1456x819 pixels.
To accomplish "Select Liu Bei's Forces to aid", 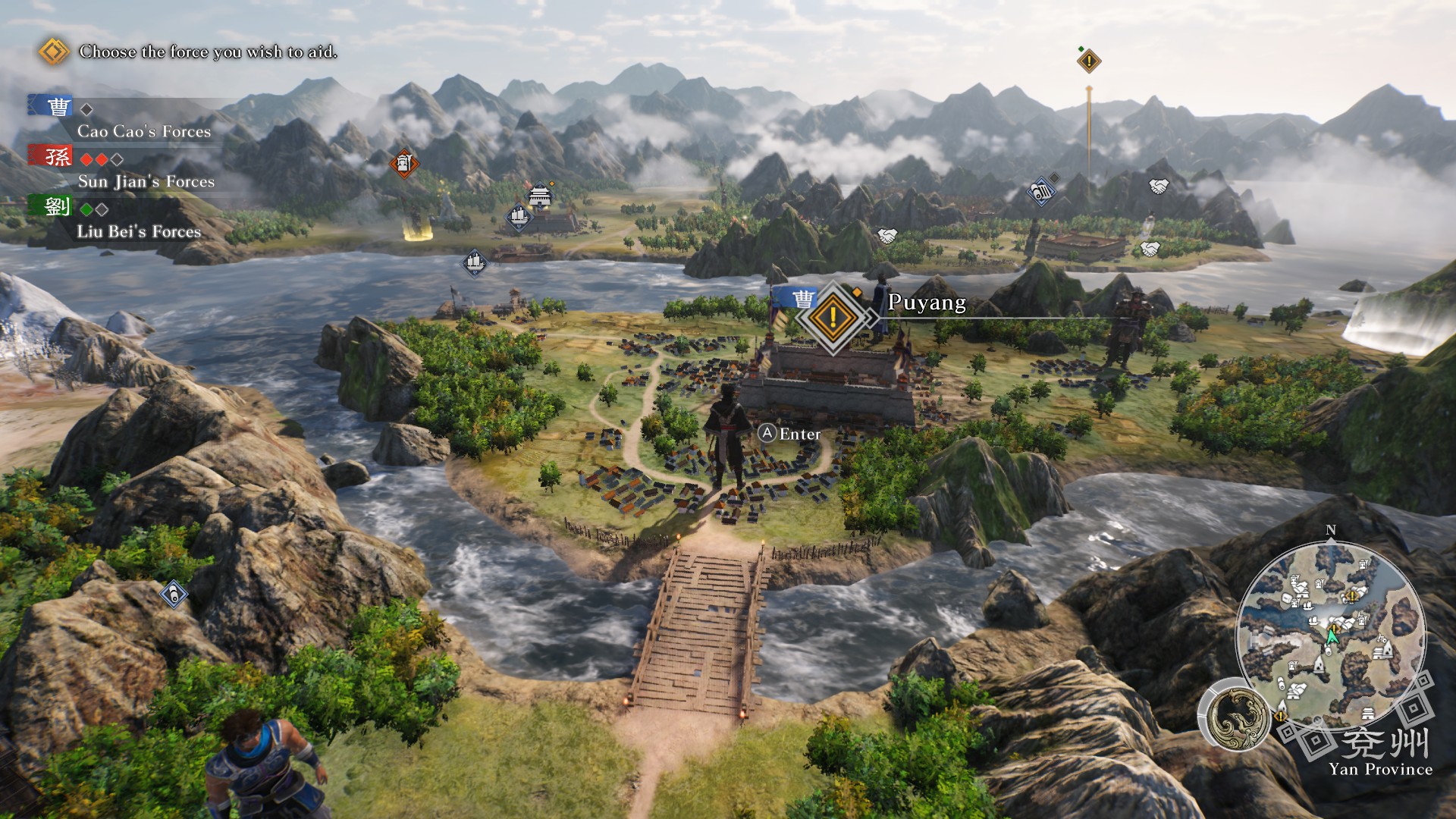I will (140, 233).
